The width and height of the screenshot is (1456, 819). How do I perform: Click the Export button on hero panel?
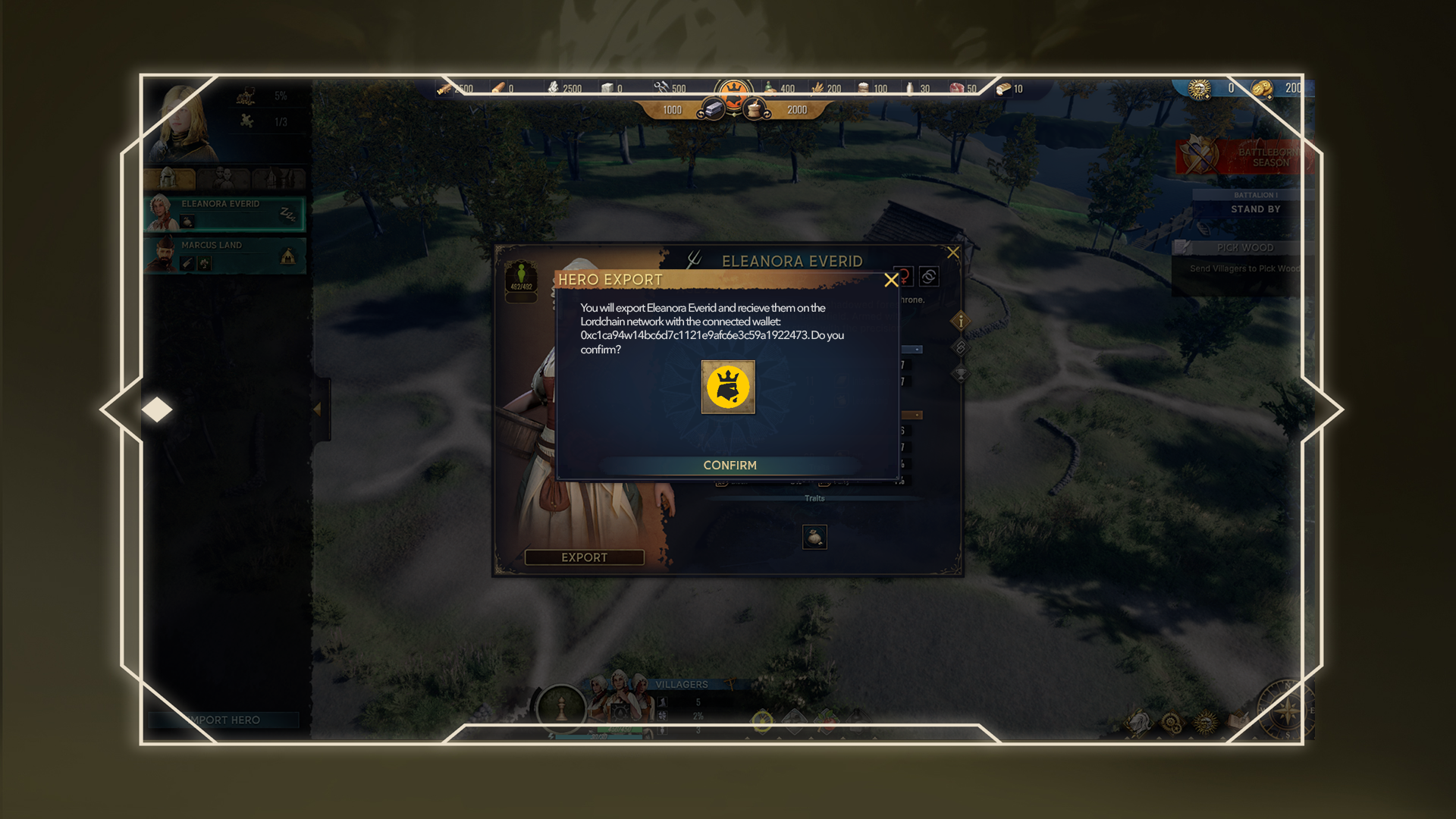584,557
